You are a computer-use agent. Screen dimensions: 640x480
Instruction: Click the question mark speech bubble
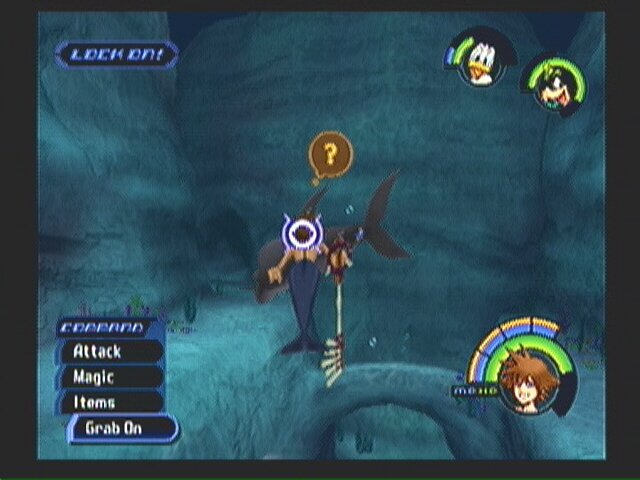coord(329,155)
